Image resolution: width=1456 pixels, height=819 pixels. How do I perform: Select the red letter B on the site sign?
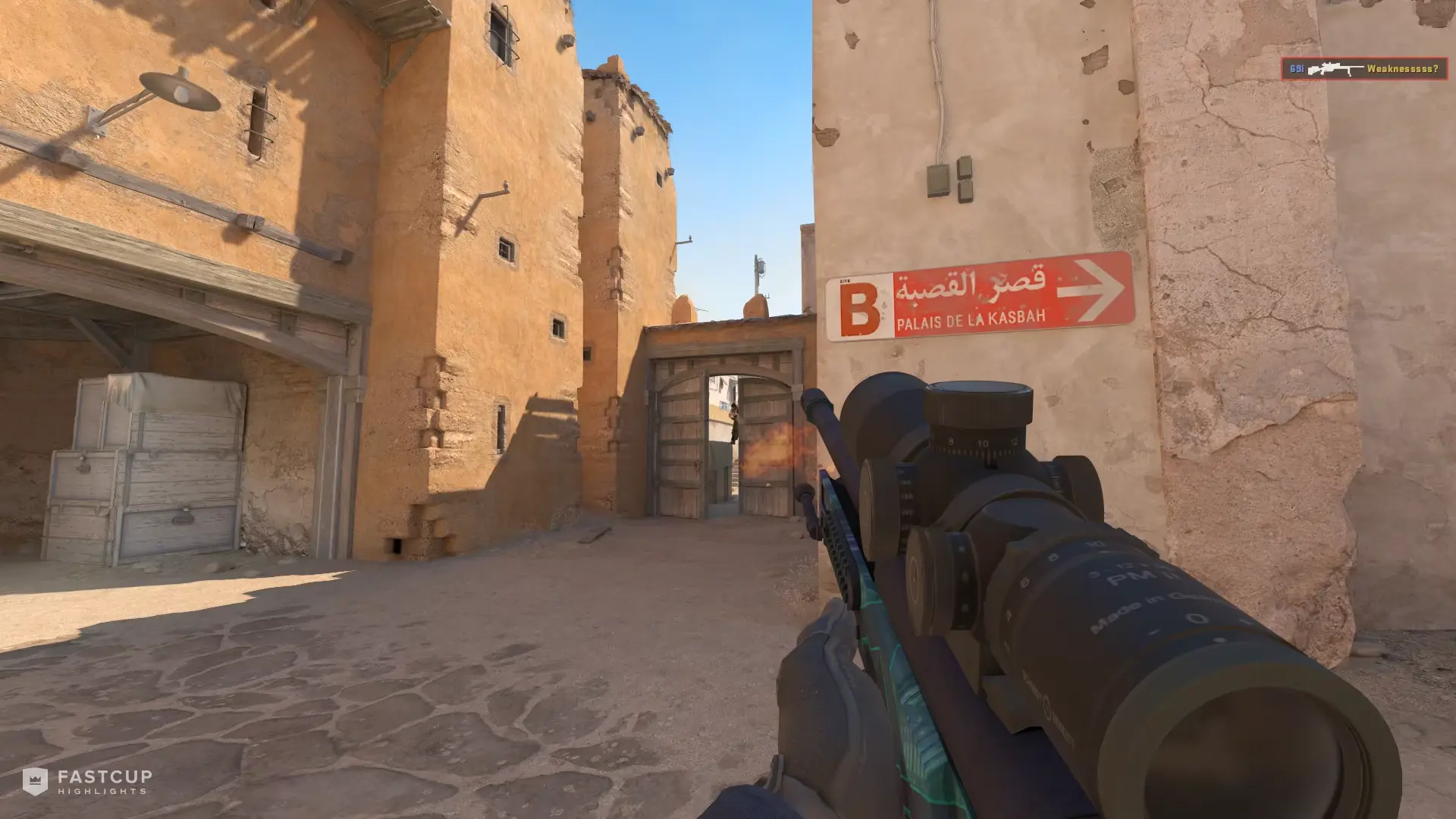861,306
